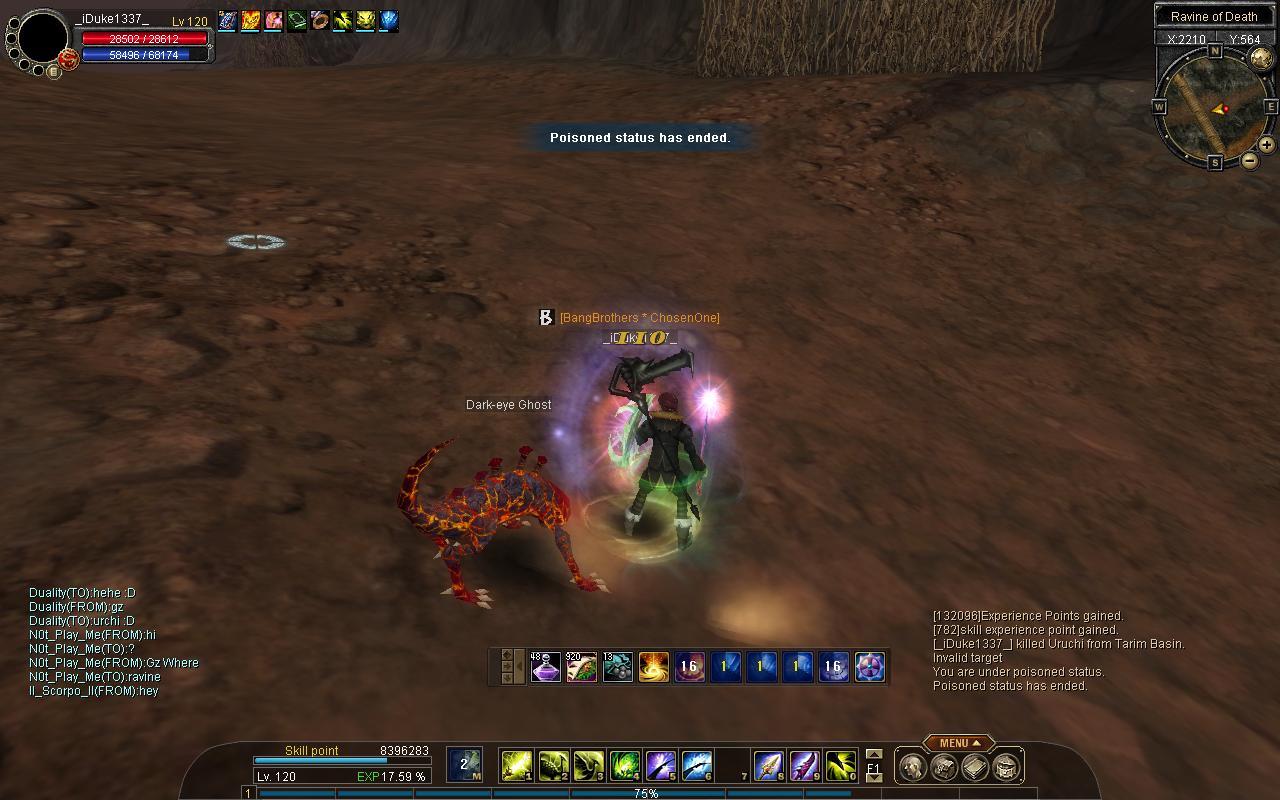The image size is (1280, 800).
Task: Cast the blue bow skill in slot 6
Action: pyautogui.click(x=697, y=766)
